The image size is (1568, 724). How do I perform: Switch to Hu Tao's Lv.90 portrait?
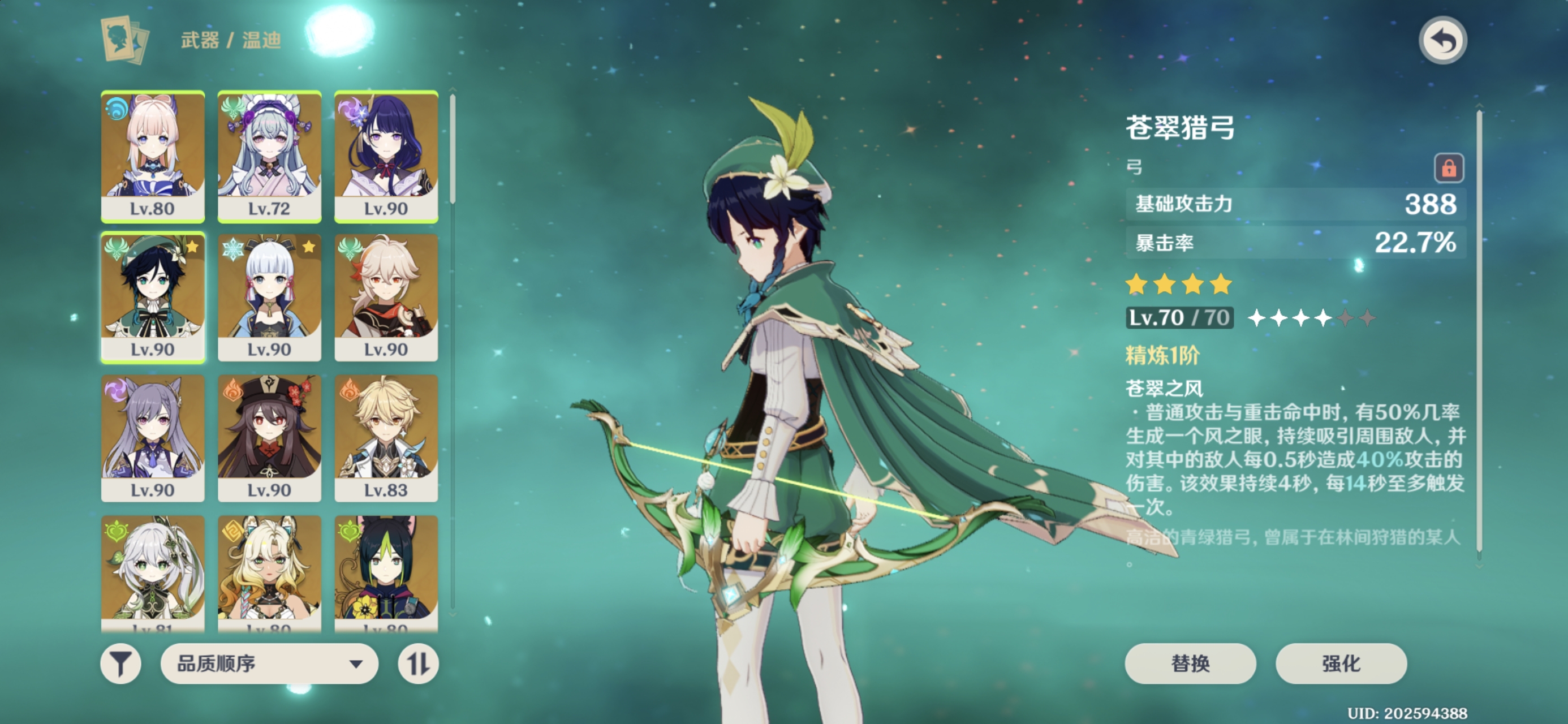(x=269, y=438)
